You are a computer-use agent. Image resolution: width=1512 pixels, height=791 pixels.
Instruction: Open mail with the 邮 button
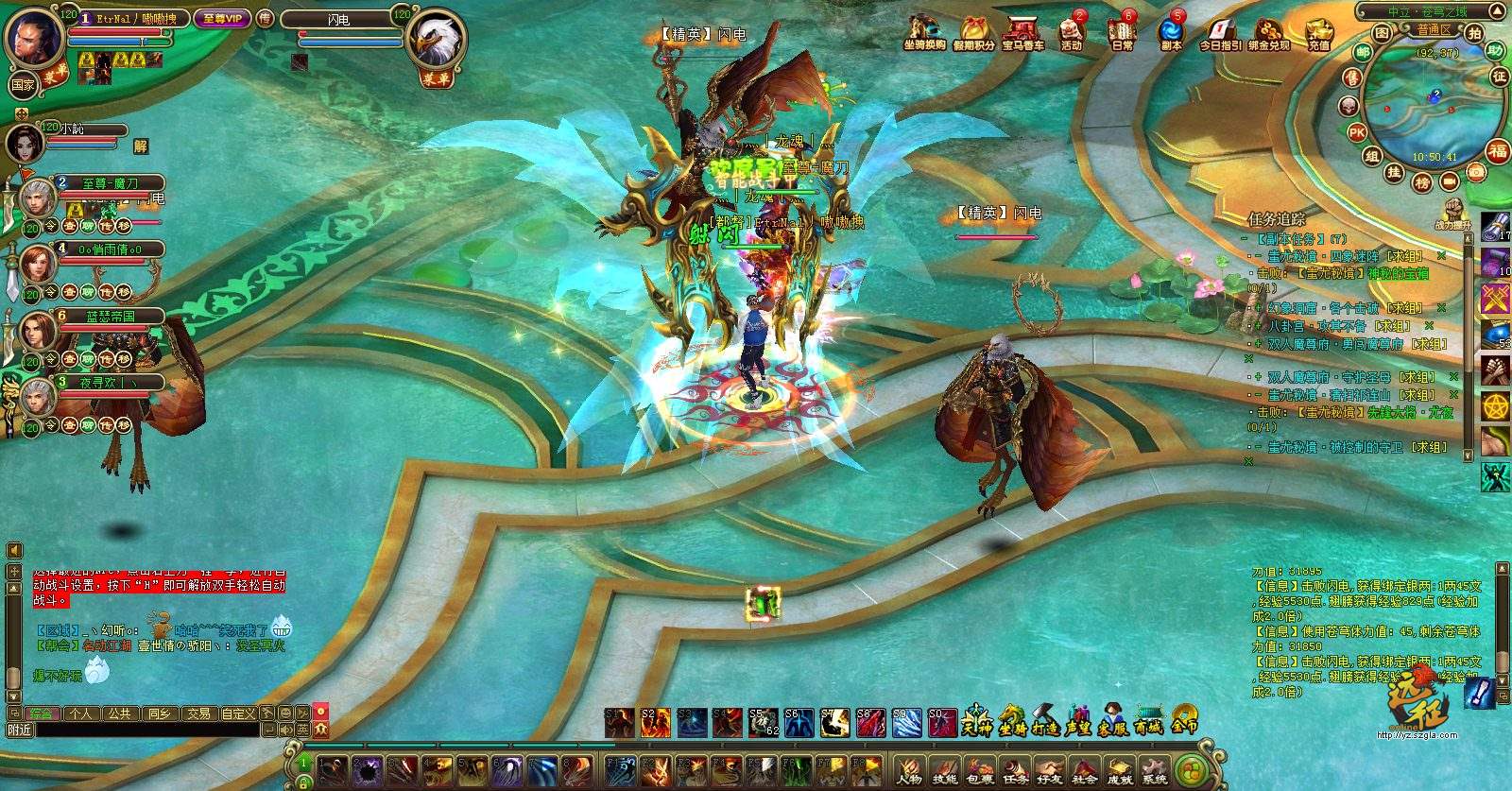1363,53
